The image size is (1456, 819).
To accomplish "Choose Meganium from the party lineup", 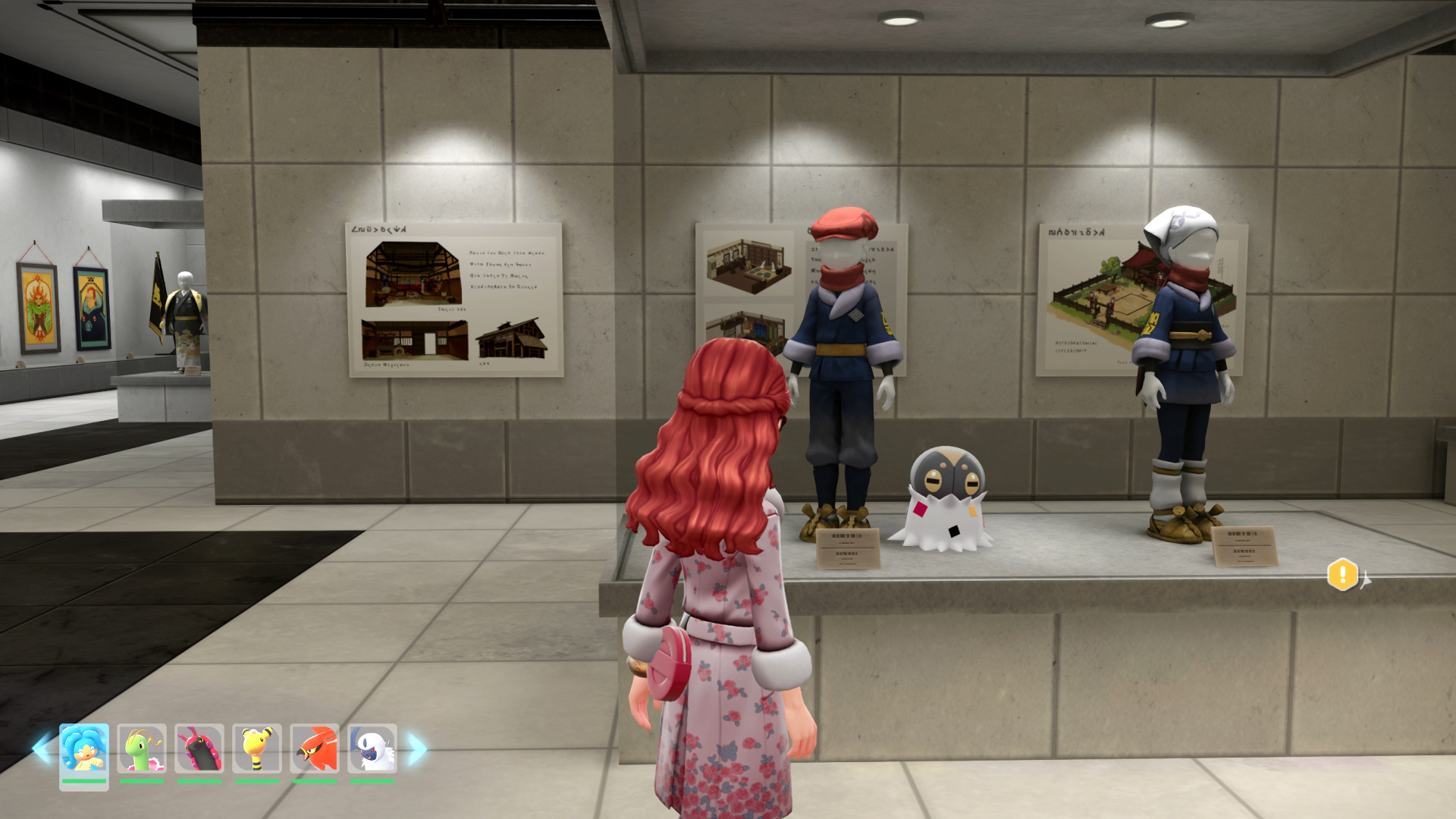I will pyautogui.click(x=142, y=749).
